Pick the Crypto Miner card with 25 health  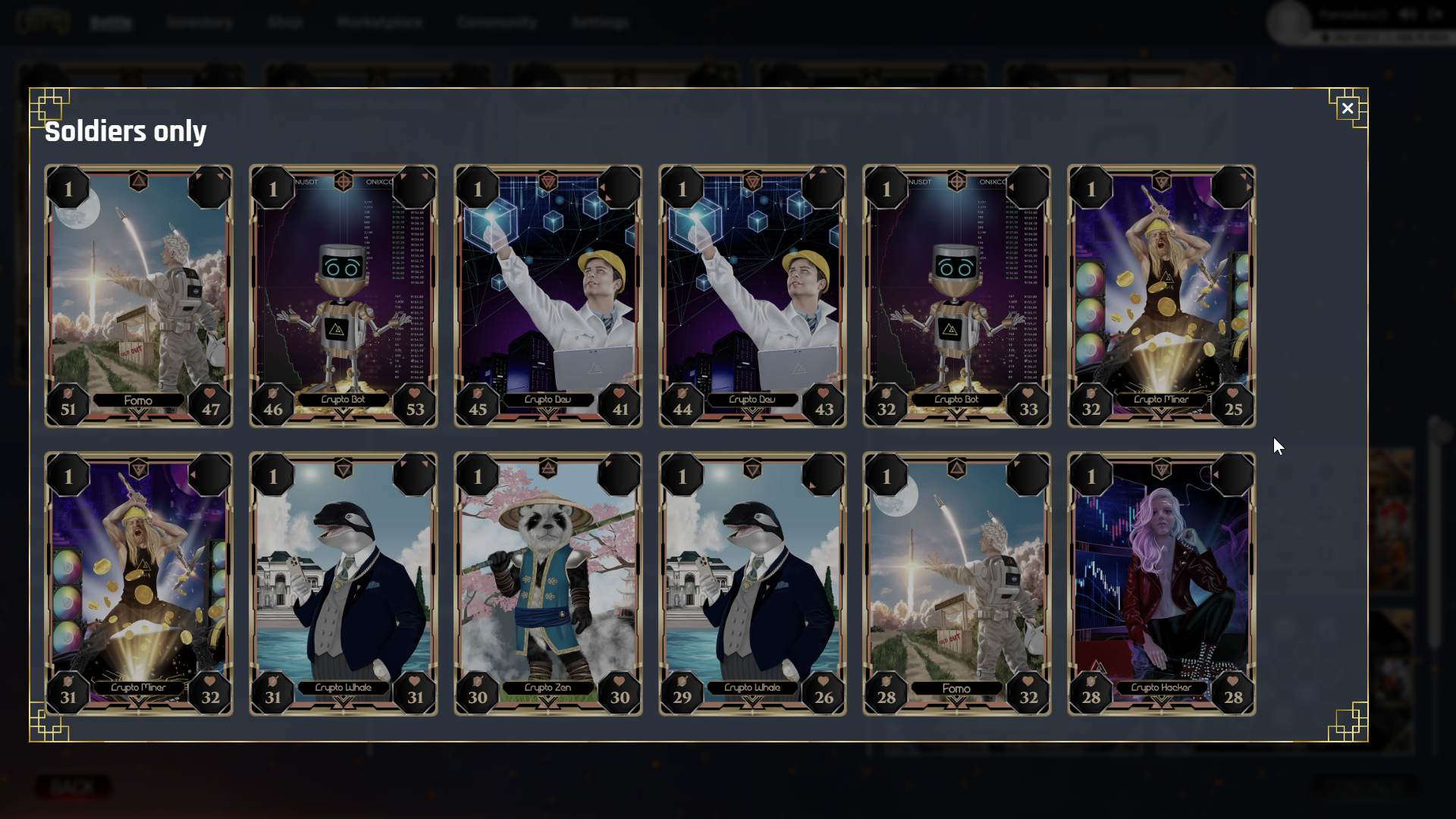click(1161, 296)
